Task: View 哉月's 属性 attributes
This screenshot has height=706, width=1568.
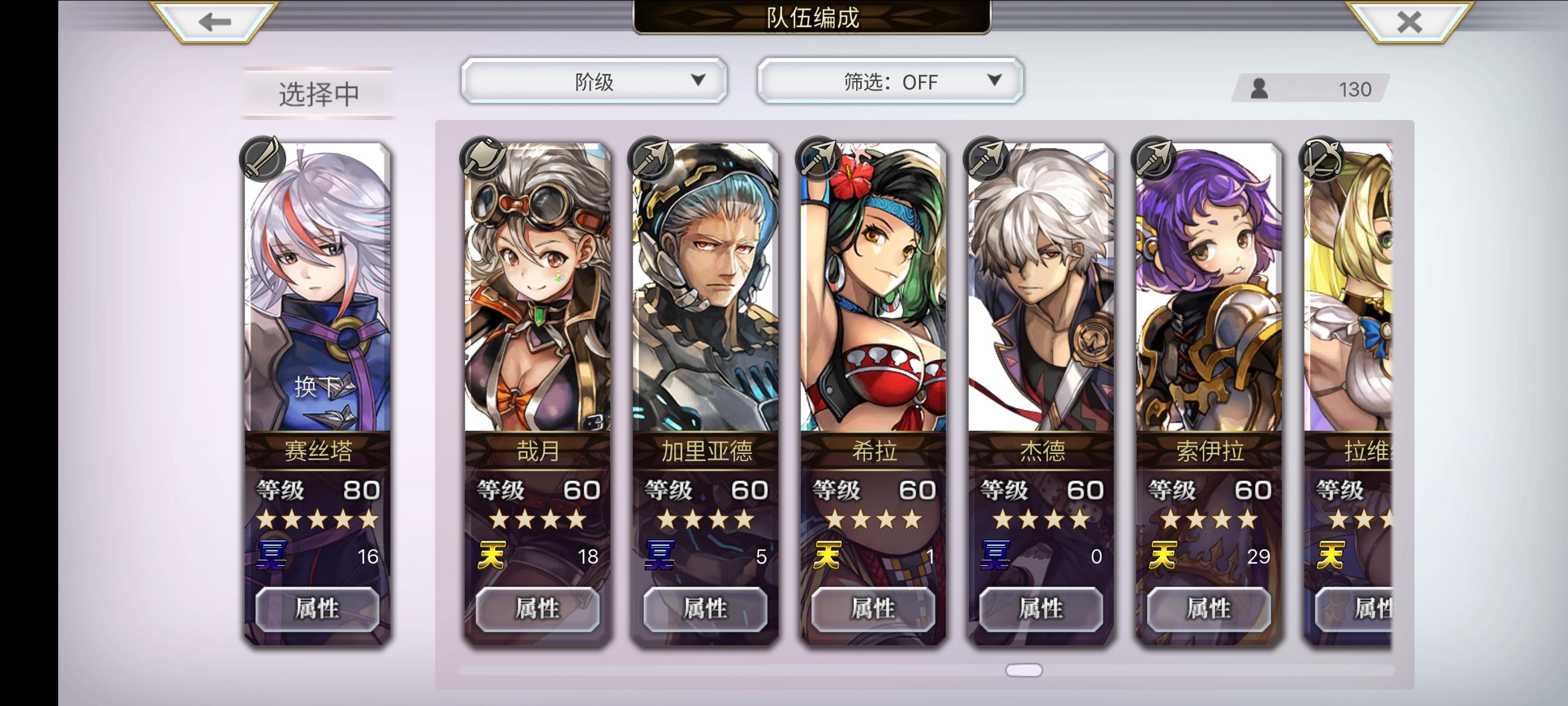Action: click(x=537, y=609)
